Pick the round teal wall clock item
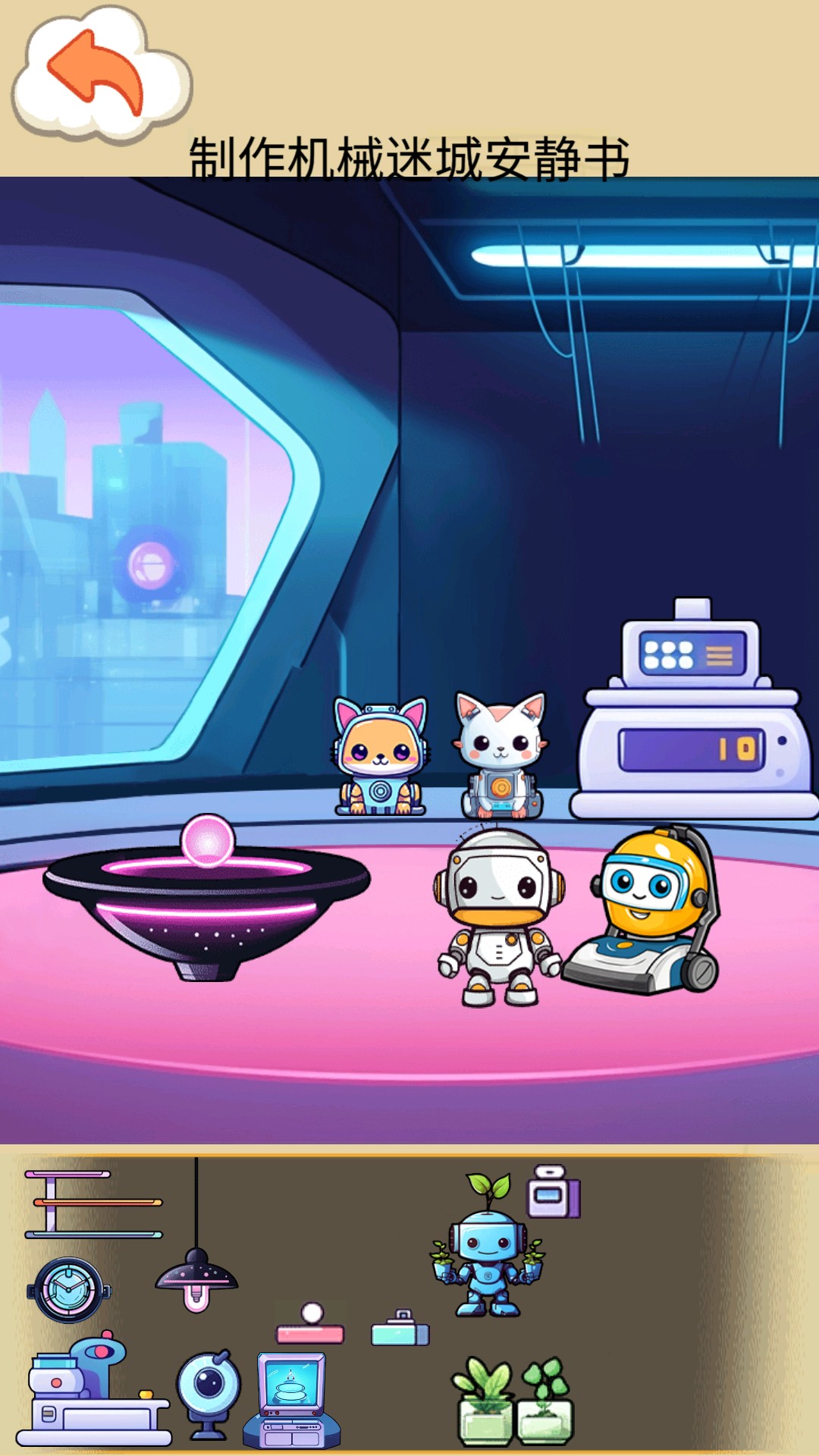819x1456 pixels. tap(69, 1290)
